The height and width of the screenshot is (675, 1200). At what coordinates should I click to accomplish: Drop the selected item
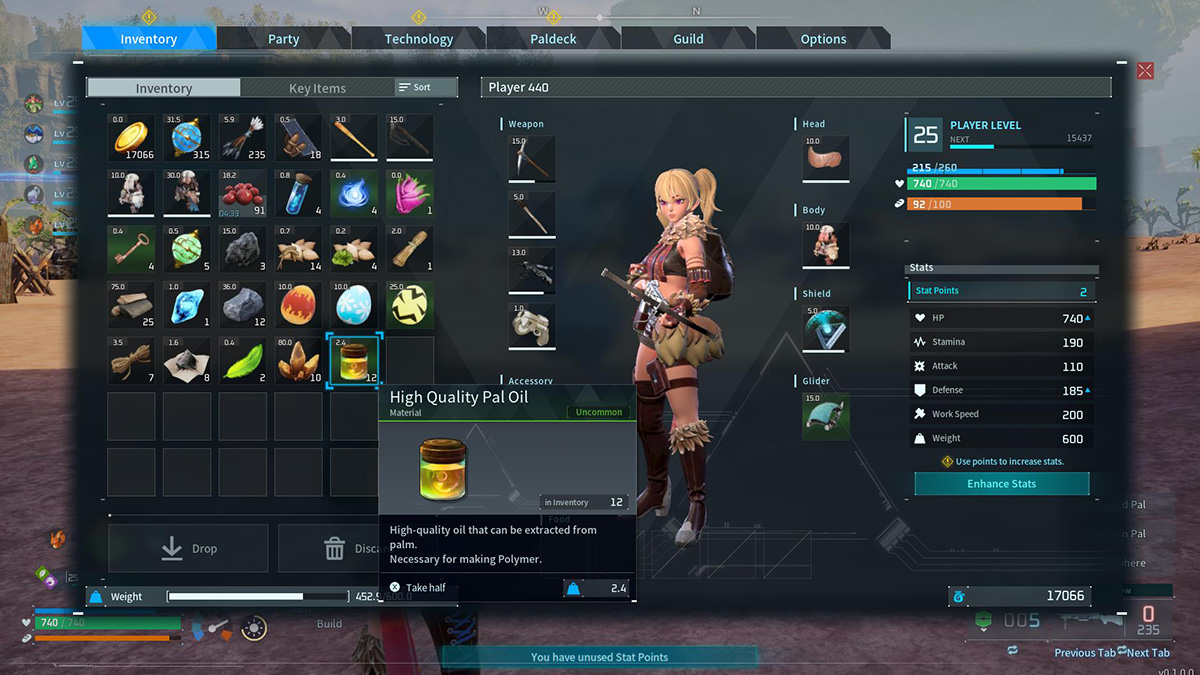[x=188, y=549]
